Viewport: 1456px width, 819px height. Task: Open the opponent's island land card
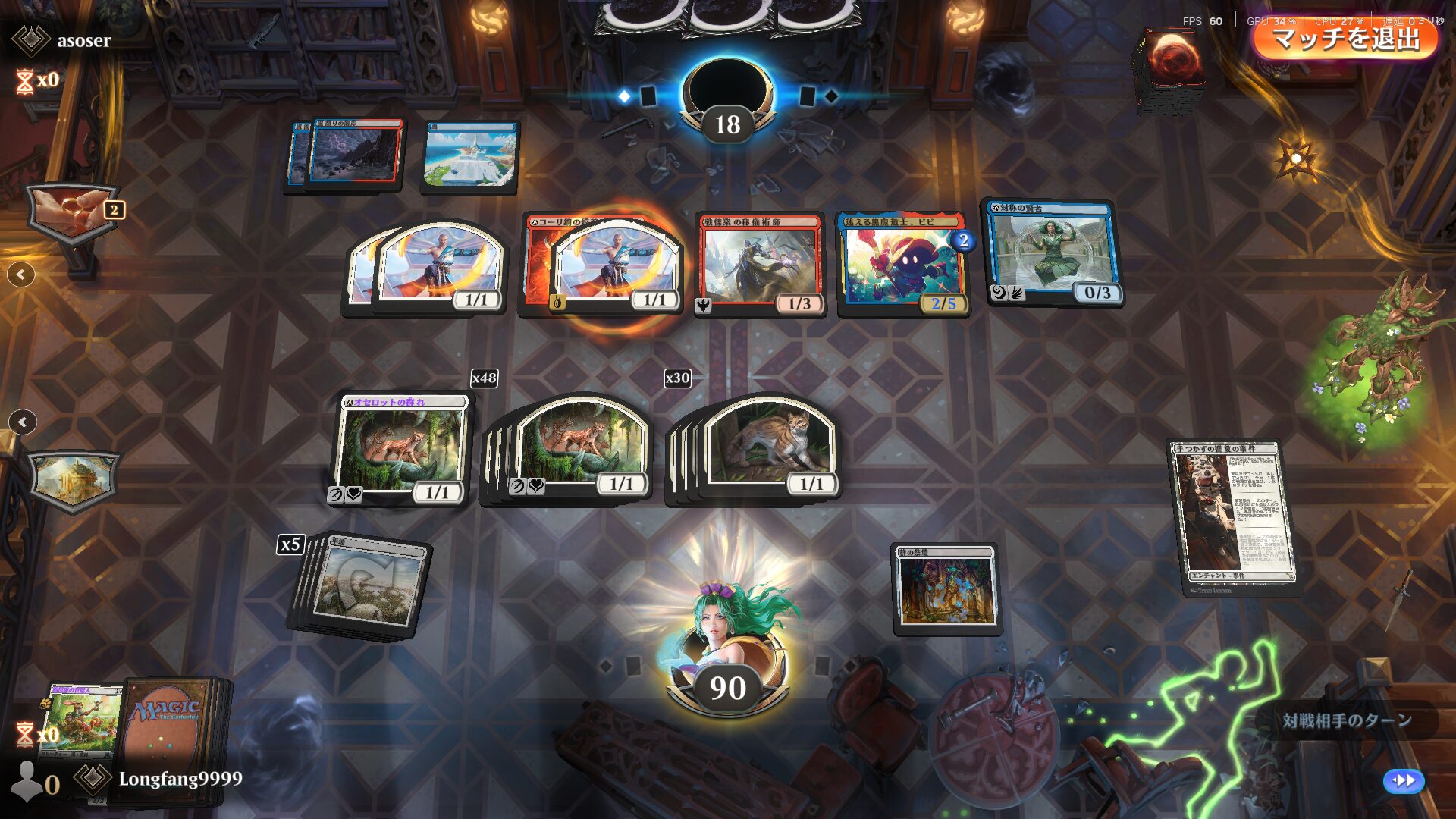pos(470,155)
